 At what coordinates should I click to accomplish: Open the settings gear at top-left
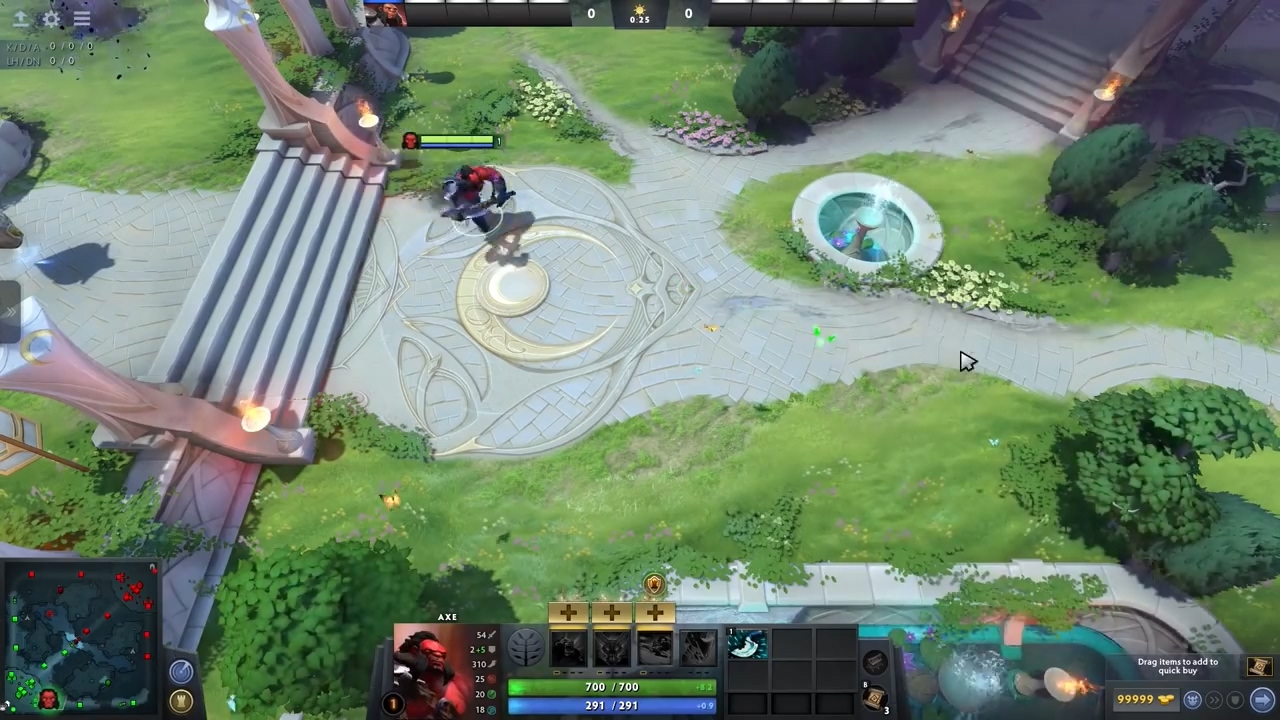(50, 20)
